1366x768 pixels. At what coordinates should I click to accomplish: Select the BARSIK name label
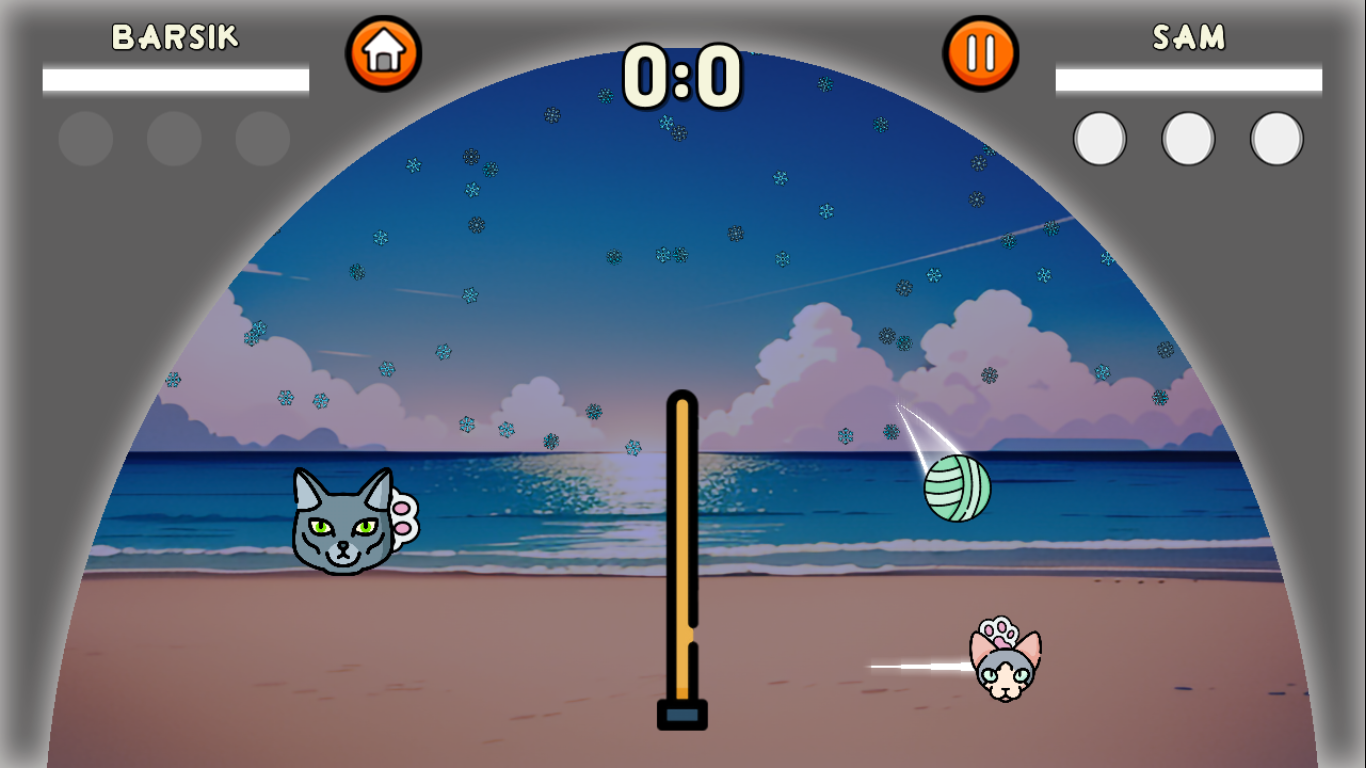tap(175, 35)
